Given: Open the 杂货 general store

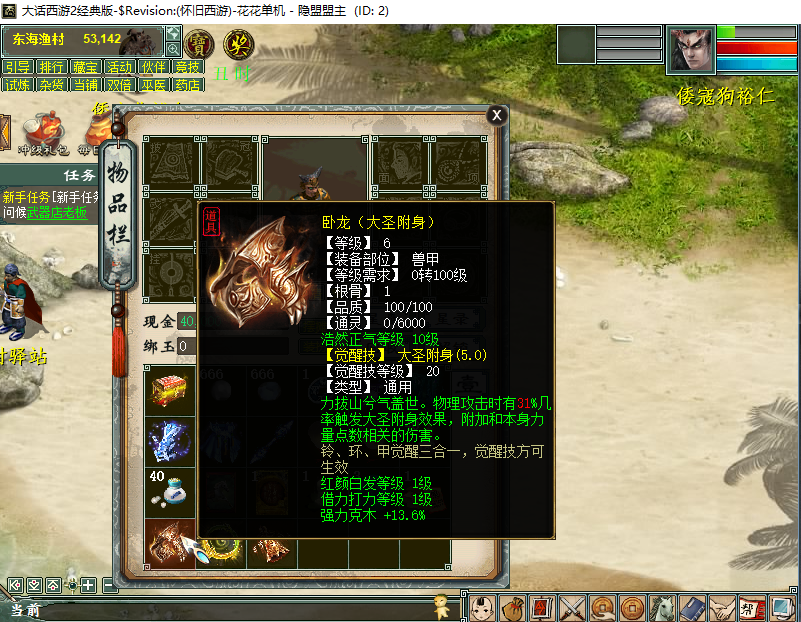Looking at the screenshot, I should point(51,85).
